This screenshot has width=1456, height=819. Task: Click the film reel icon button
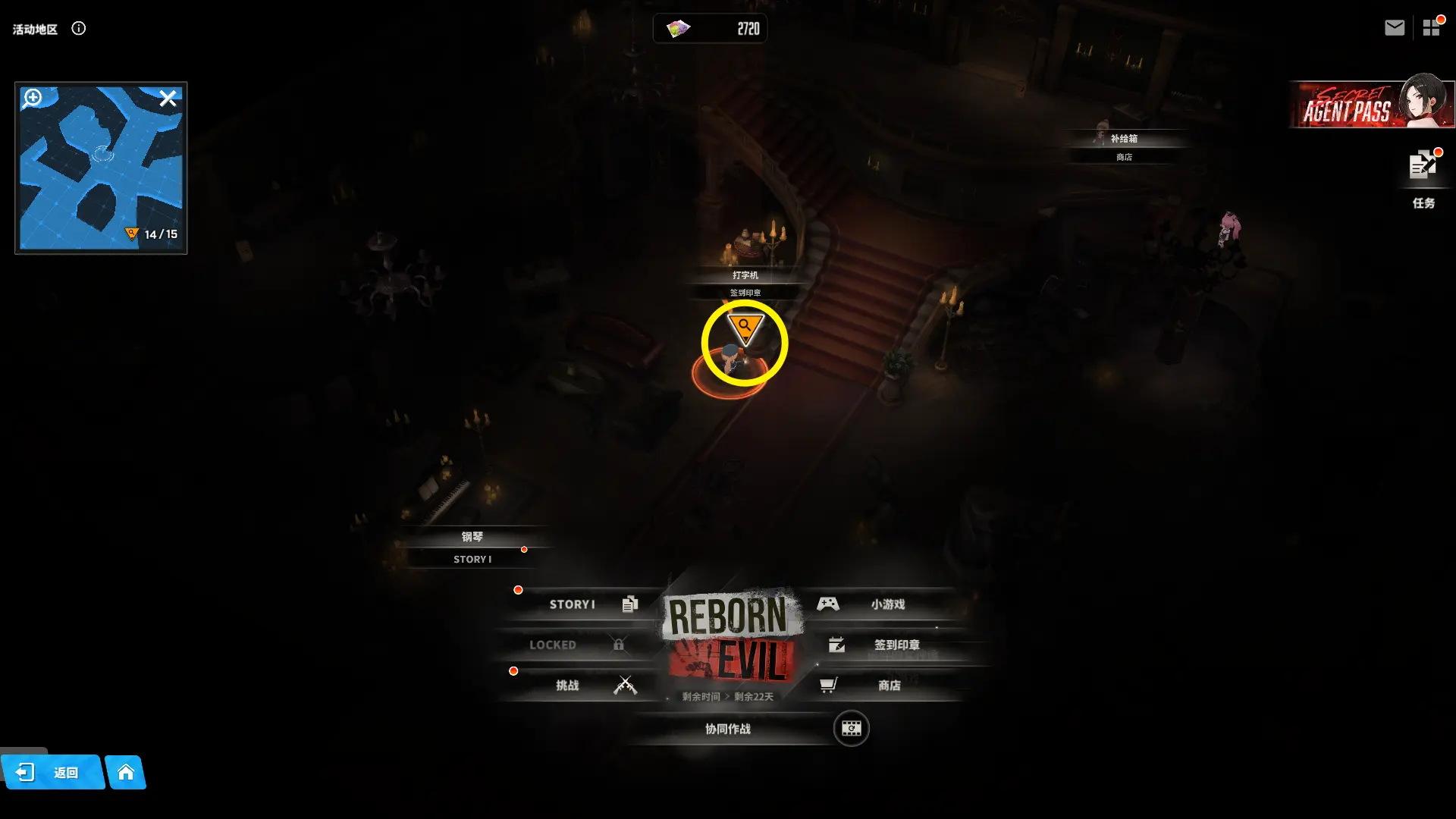(x=851, y=729)
